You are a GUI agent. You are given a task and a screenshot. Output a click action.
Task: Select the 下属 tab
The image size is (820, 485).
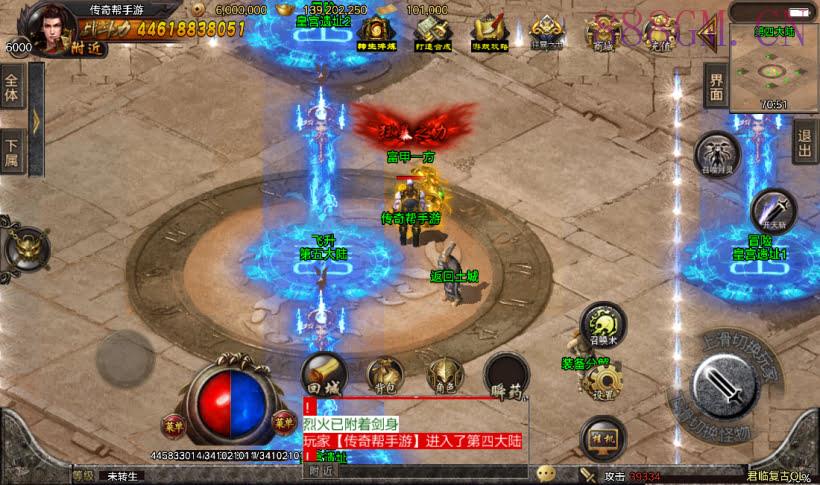(12, 152)
